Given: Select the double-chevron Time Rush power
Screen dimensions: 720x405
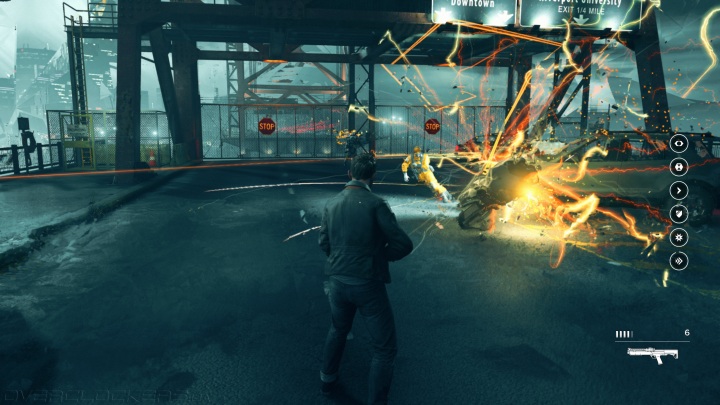Looking at the screenshot, I should pyautogui.click(x=679, y=260).
